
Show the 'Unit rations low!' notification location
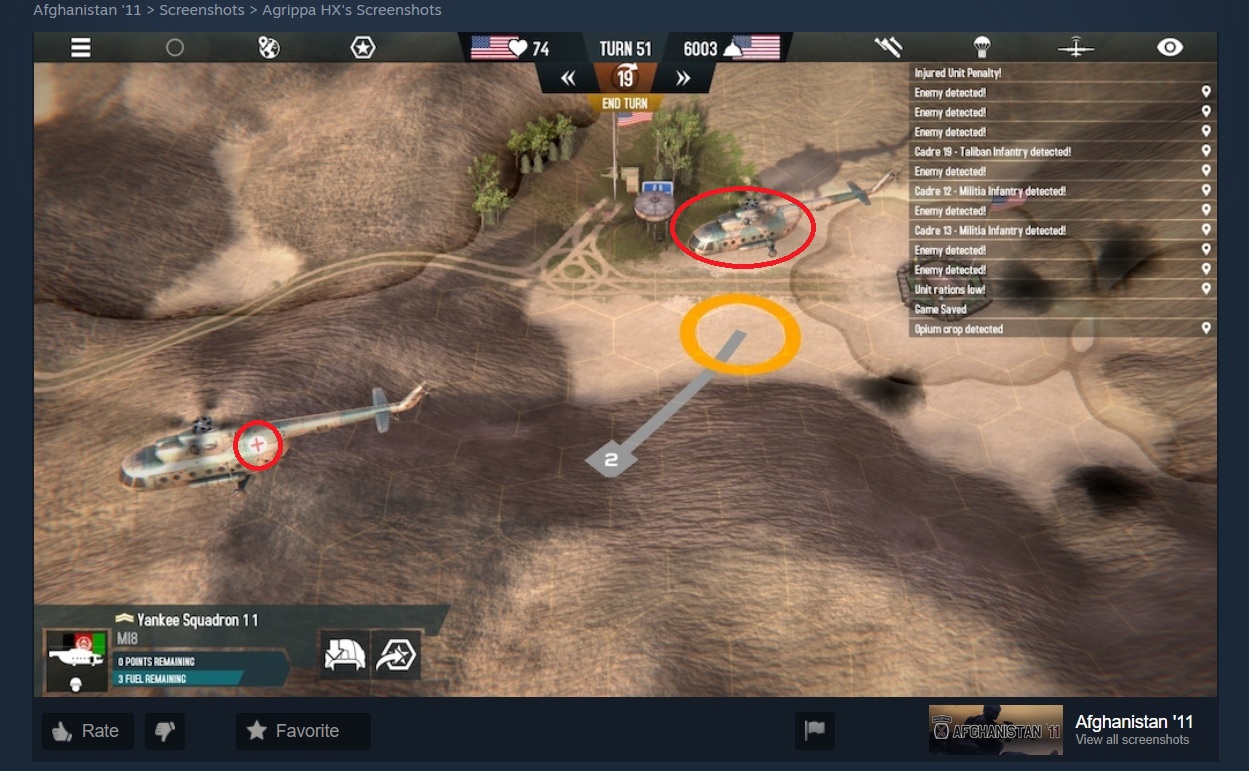tap(1060, 289)
